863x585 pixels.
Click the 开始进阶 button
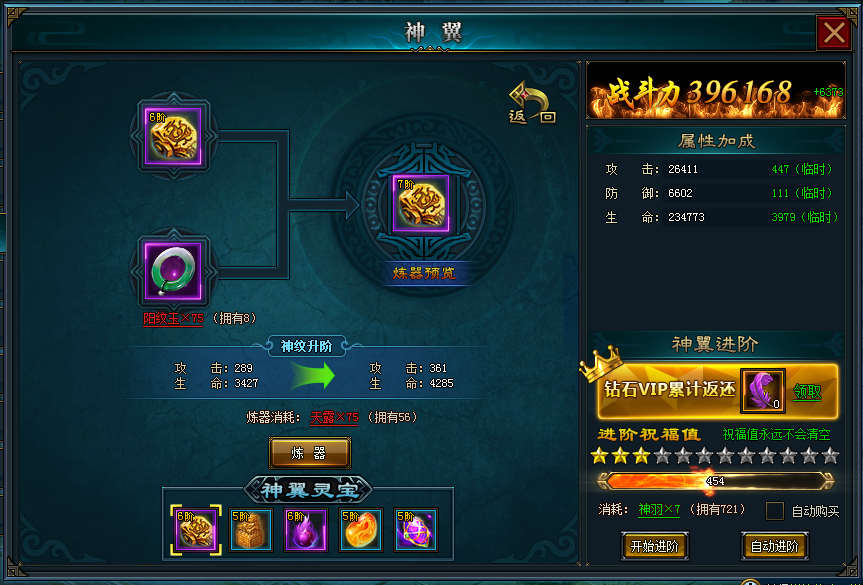pyautogui.click(x=654, y=546)
